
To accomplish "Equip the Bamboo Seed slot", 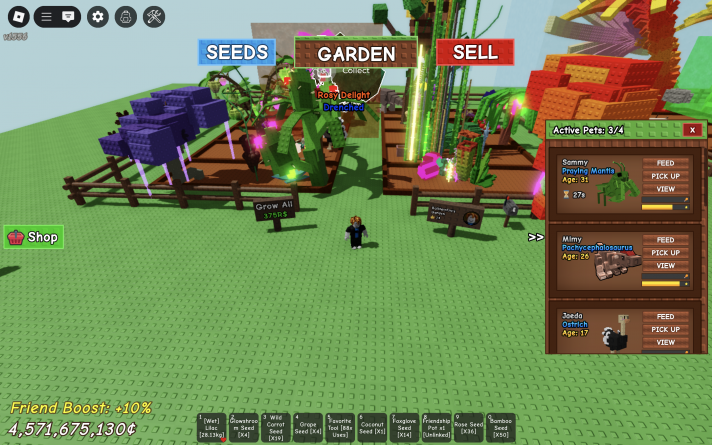I will point(500,428).
